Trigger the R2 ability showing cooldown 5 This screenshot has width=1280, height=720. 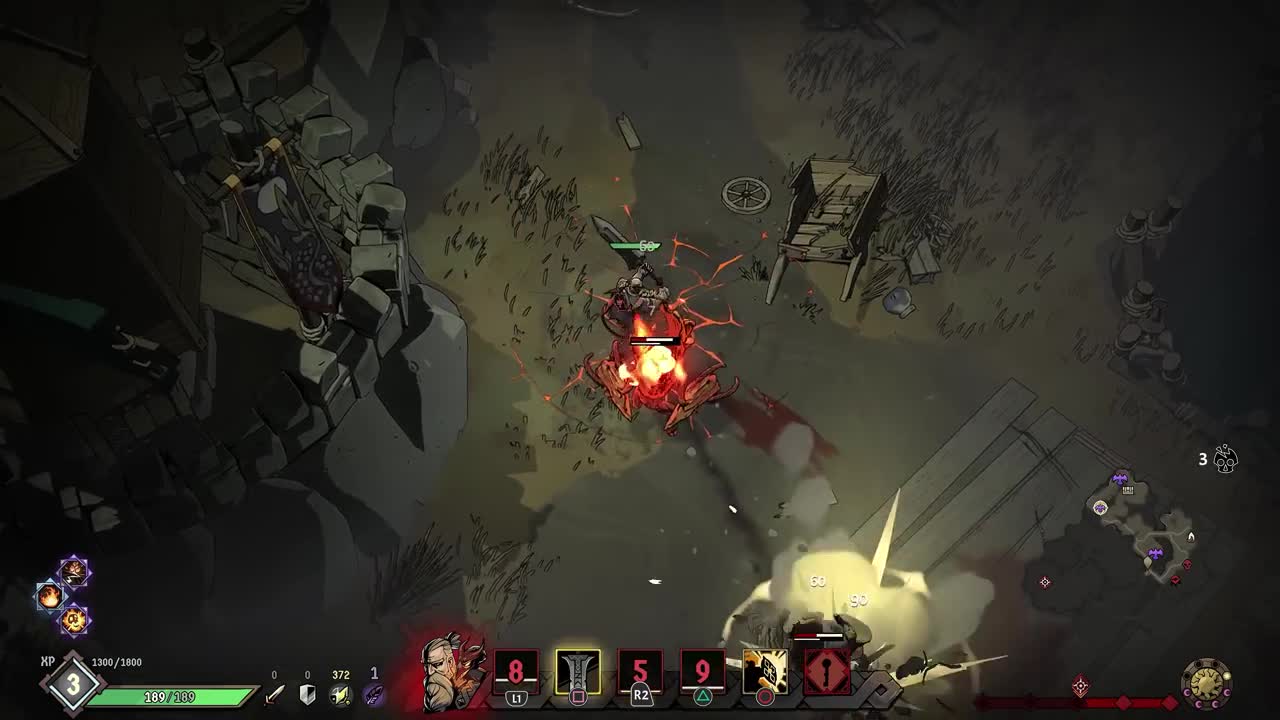[638, 671]
